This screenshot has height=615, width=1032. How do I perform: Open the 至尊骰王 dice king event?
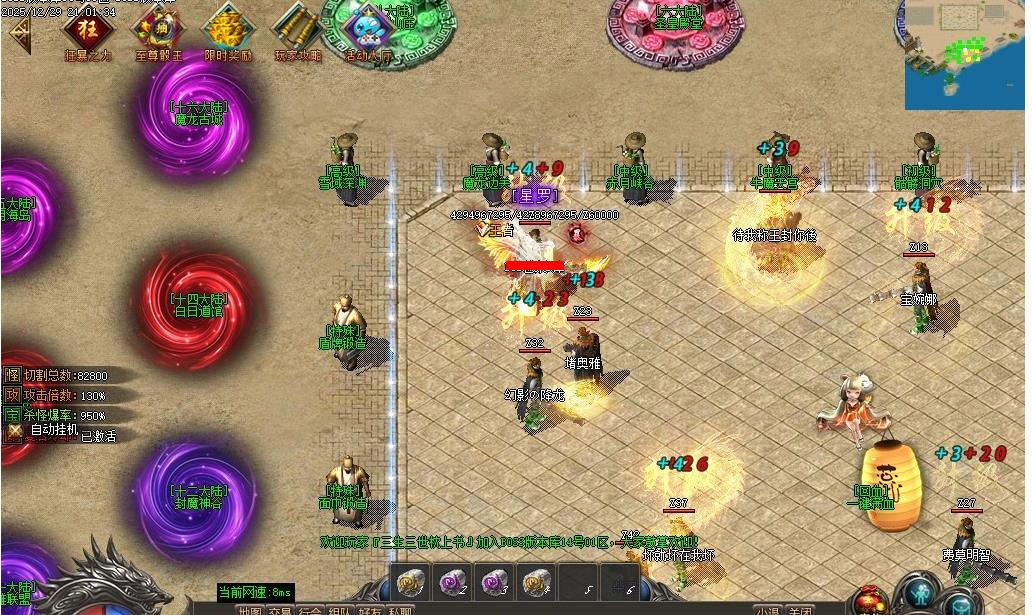(x=158, y=28)
